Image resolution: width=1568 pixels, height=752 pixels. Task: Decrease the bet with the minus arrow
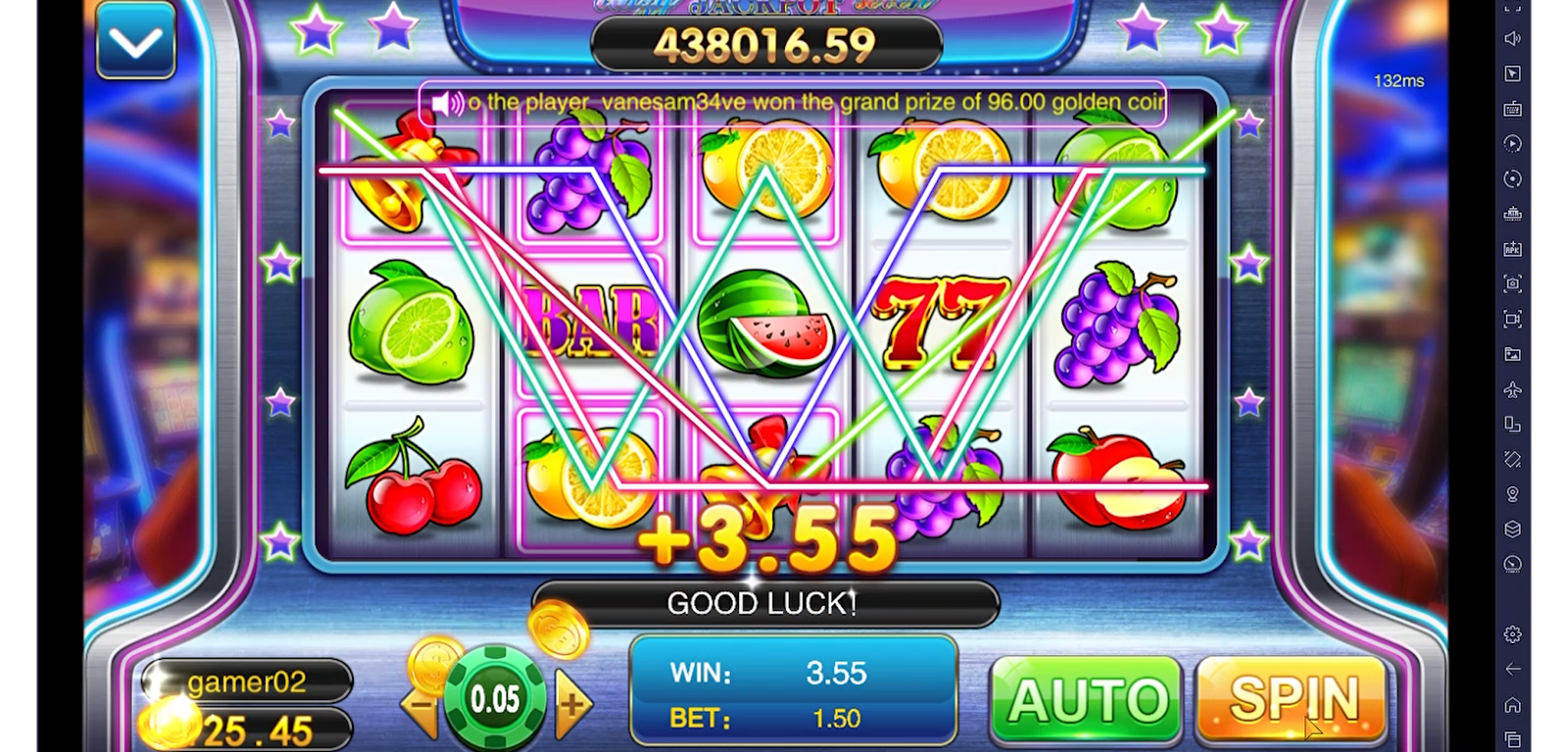pyautogui.click(x=422, y=704)
